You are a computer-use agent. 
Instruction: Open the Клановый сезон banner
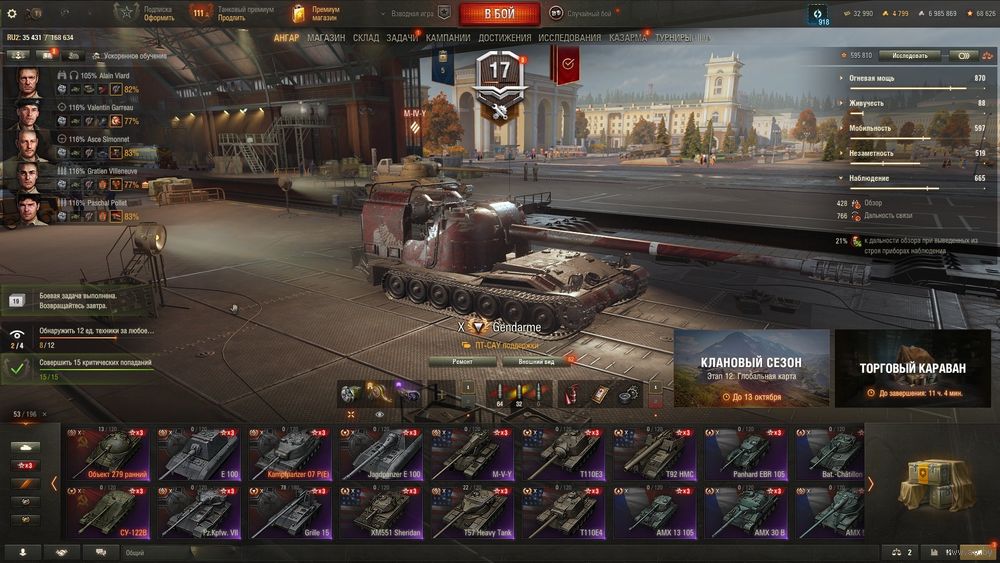pos(751,368)
